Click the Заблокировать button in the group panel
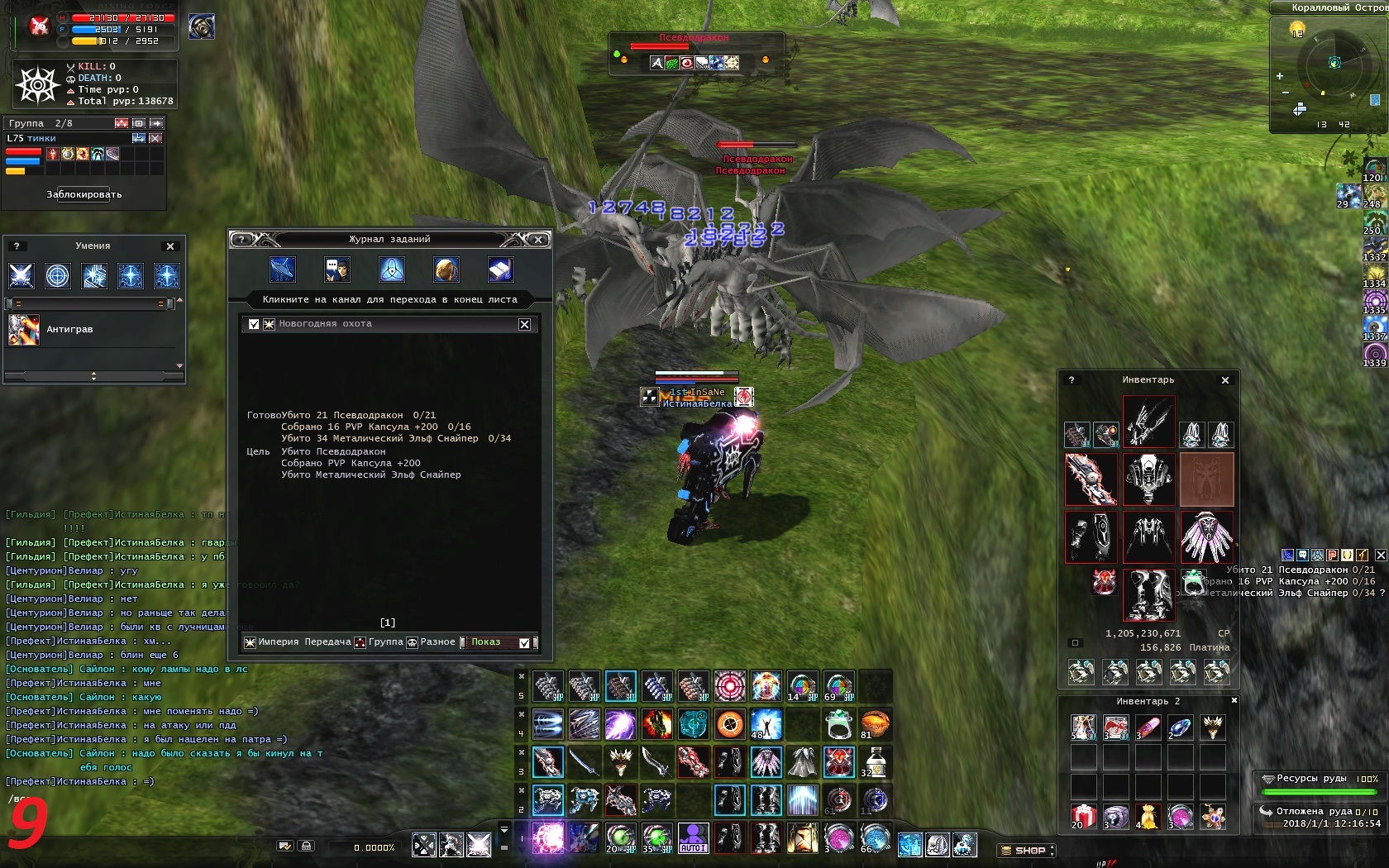This screenshot has width=1389, height=868. 84,195
